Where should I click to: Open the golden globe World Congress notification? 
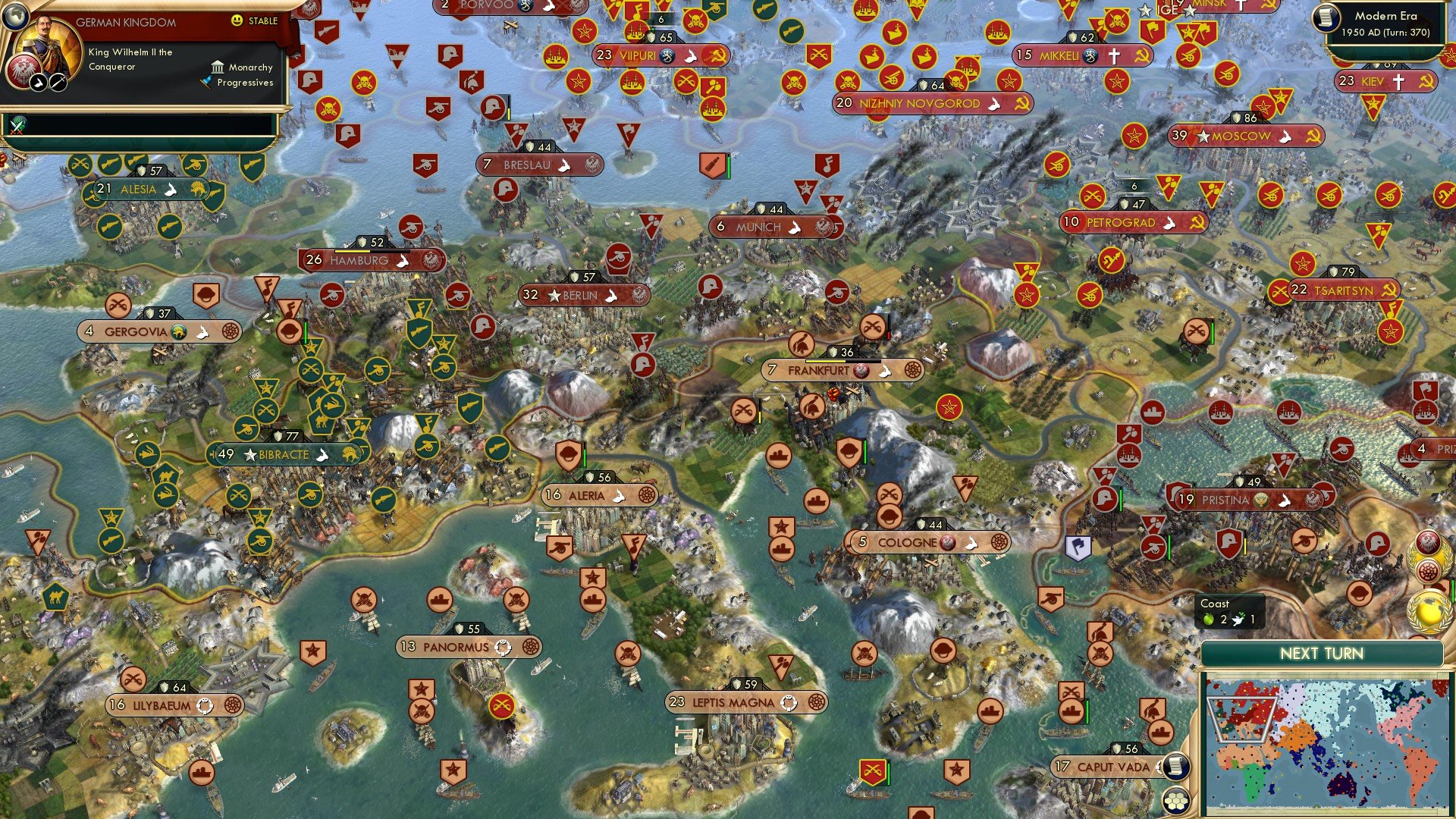pos(1427,610)
